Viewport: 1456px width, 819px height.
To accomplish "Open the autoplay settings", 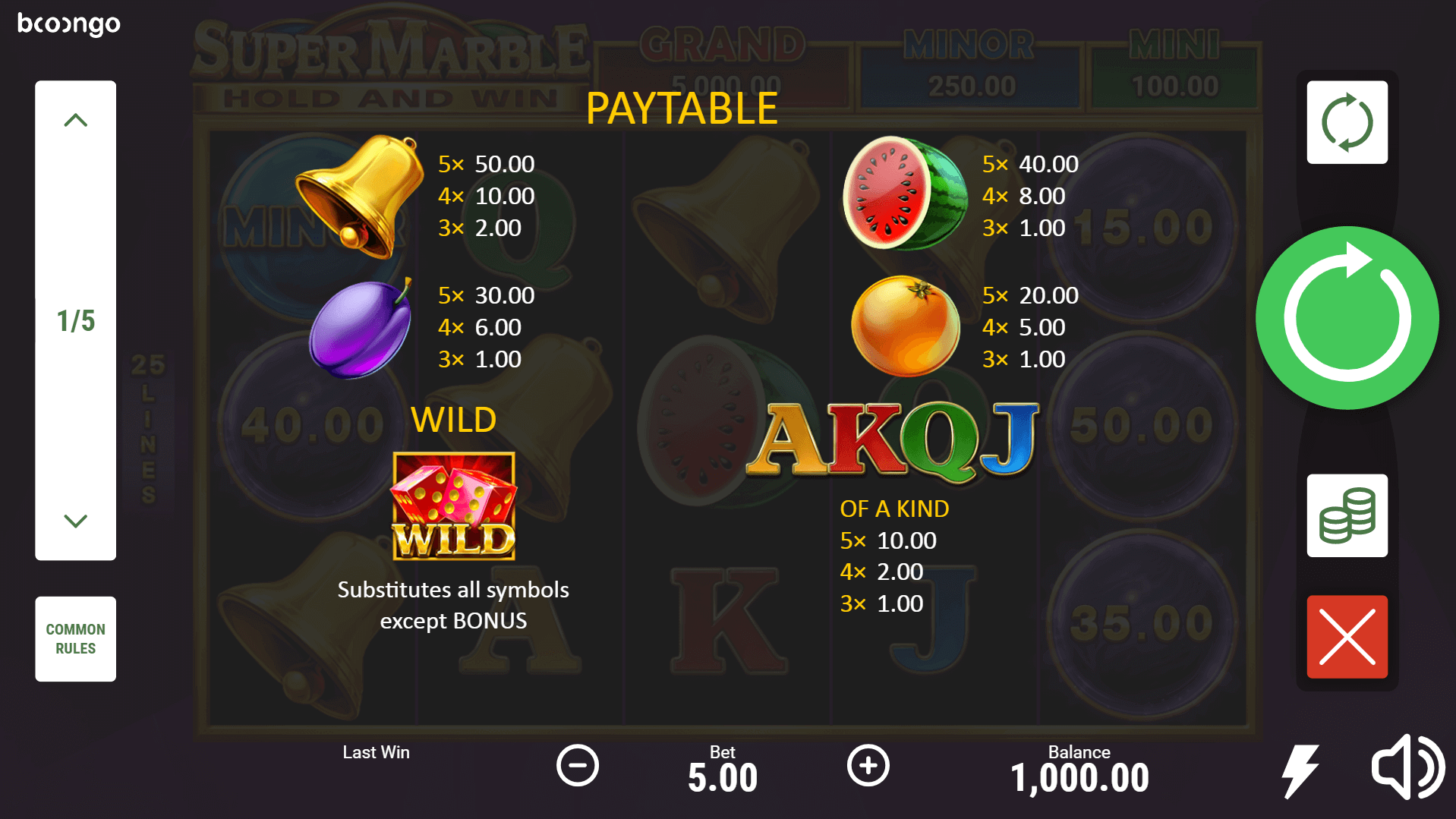I will (x=1347, y=122).
